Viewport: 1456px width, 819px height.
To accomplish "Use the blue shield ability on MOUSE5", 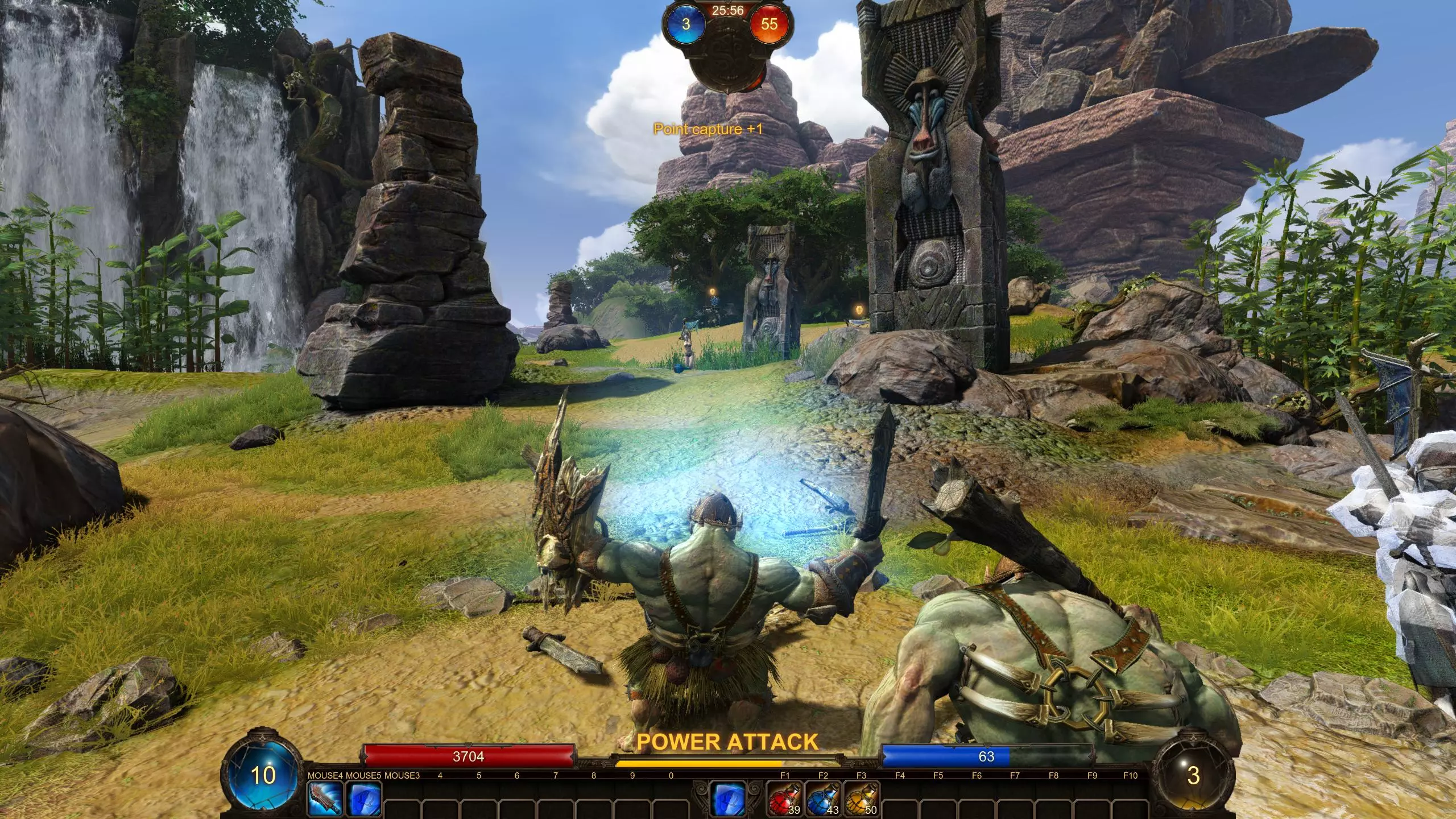I will pos(363,799).
